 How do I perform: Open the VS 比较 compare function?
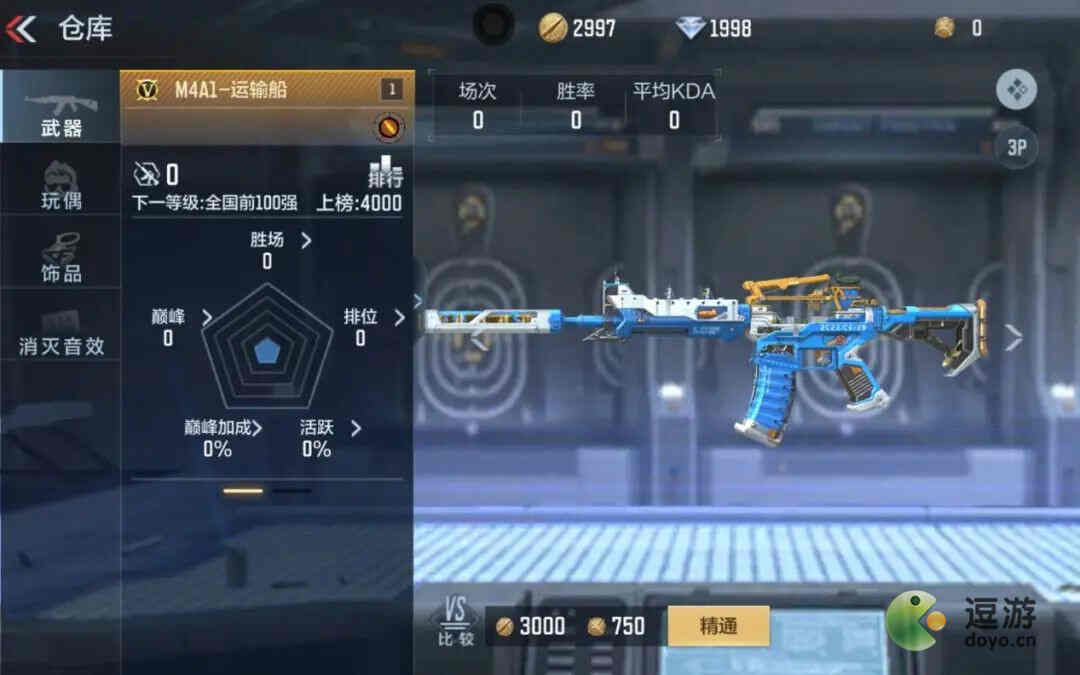455,622
